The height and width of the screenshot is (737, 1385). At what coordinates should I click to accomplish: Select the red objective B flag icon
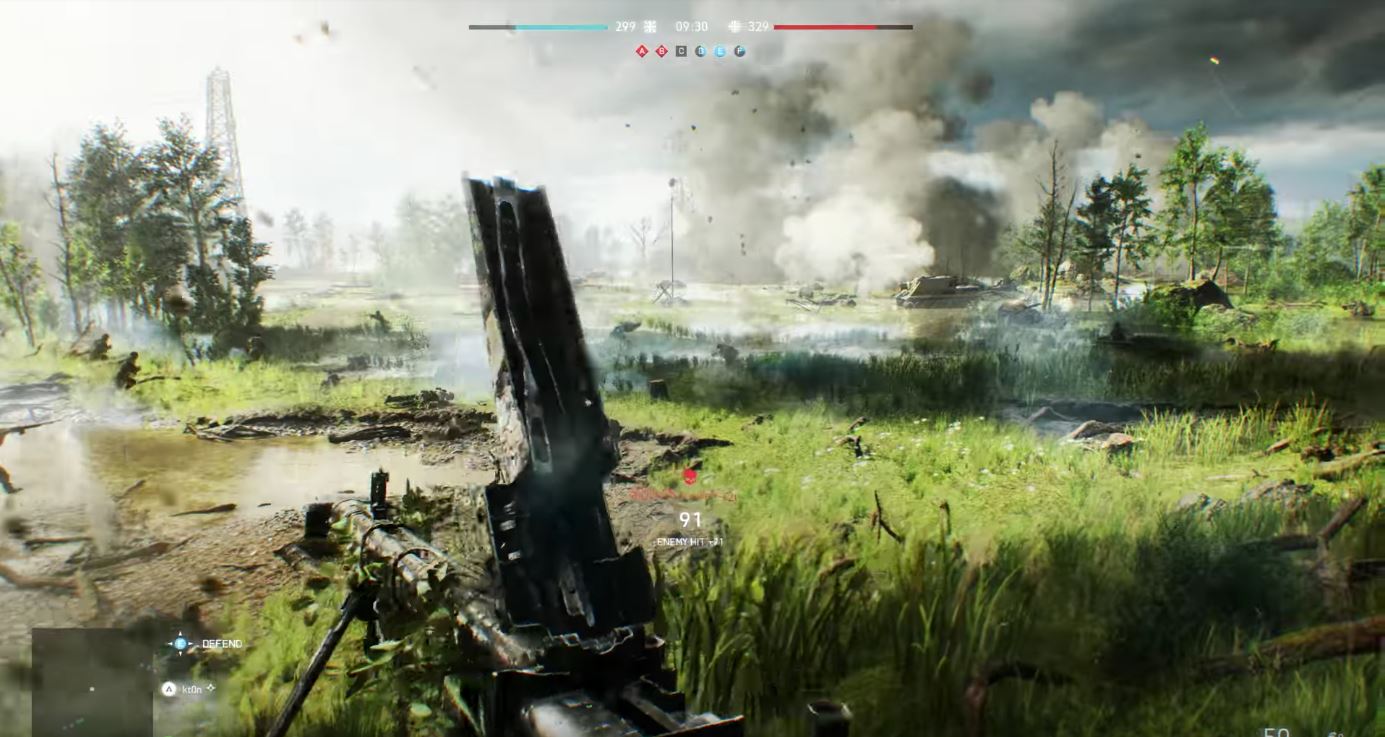click(661, 51)
